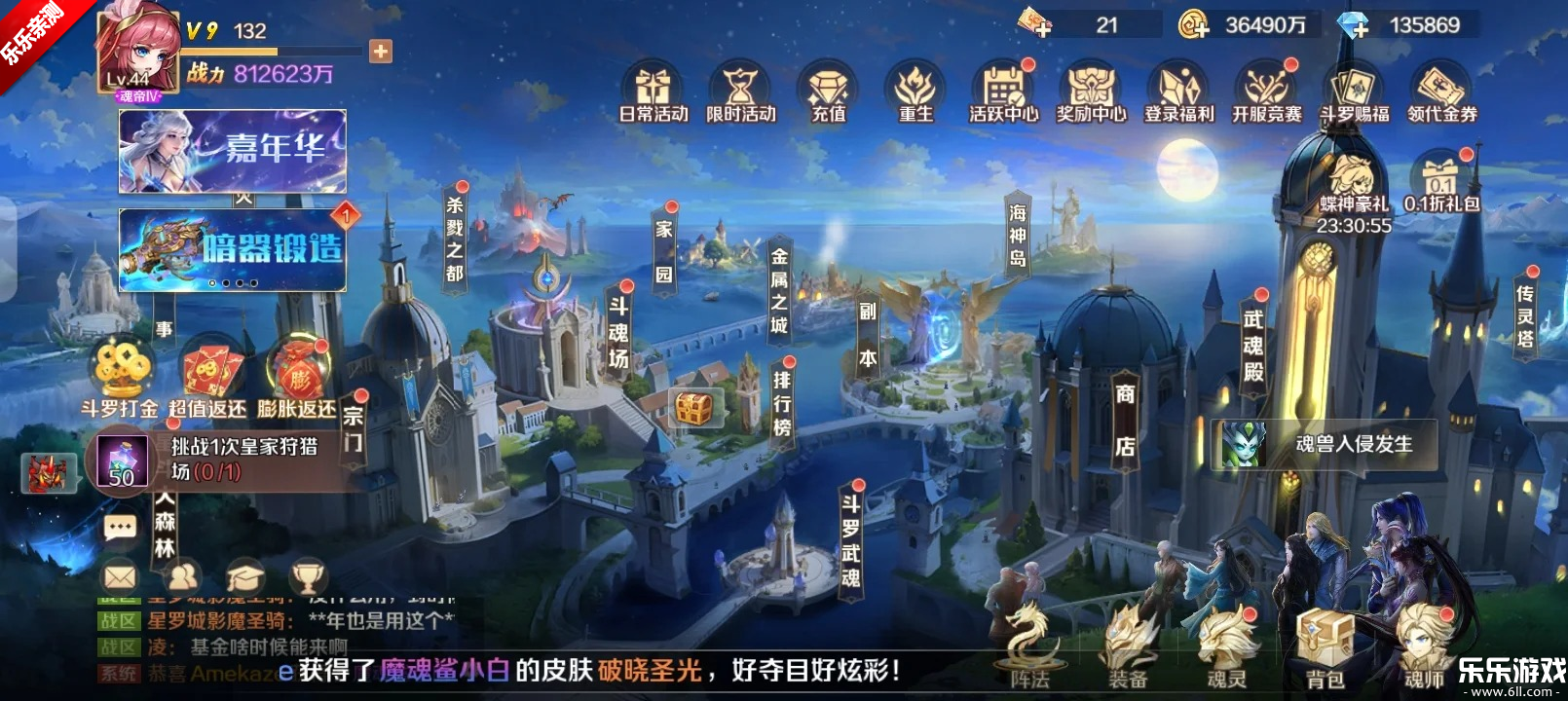
Task: Open the 奖励中心 reward center
Action: [x=1091, y=92]
